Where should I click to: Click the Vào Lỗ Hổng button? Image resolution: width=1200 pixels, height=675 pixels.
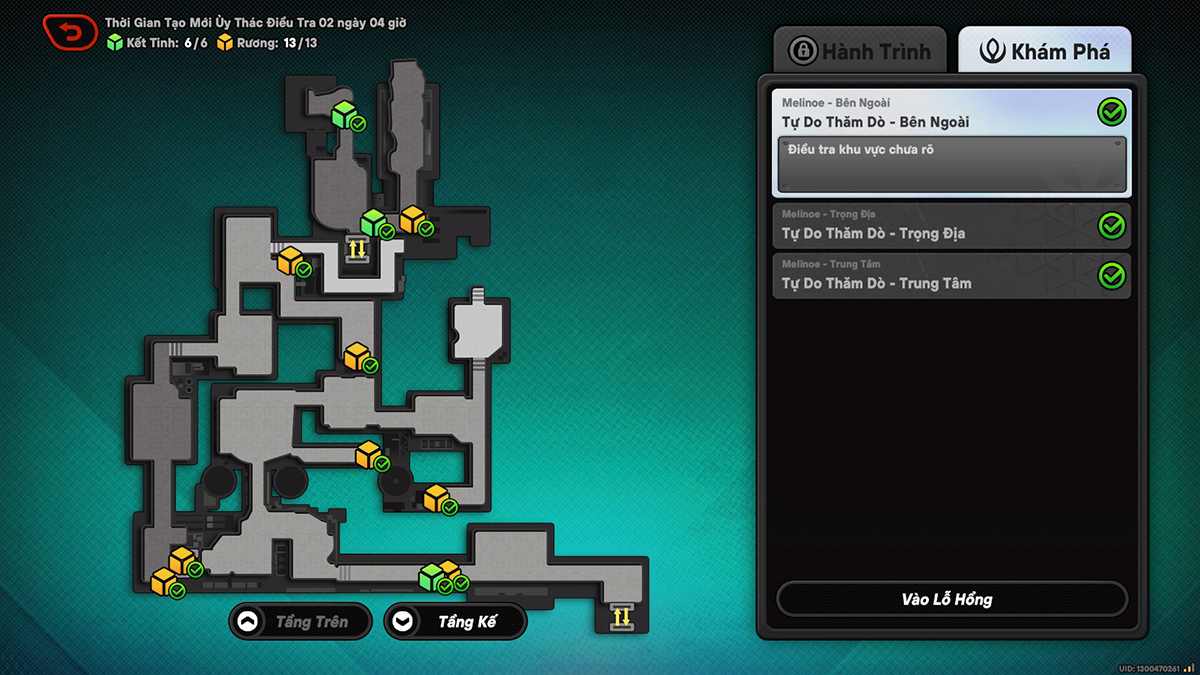[951, 599]
